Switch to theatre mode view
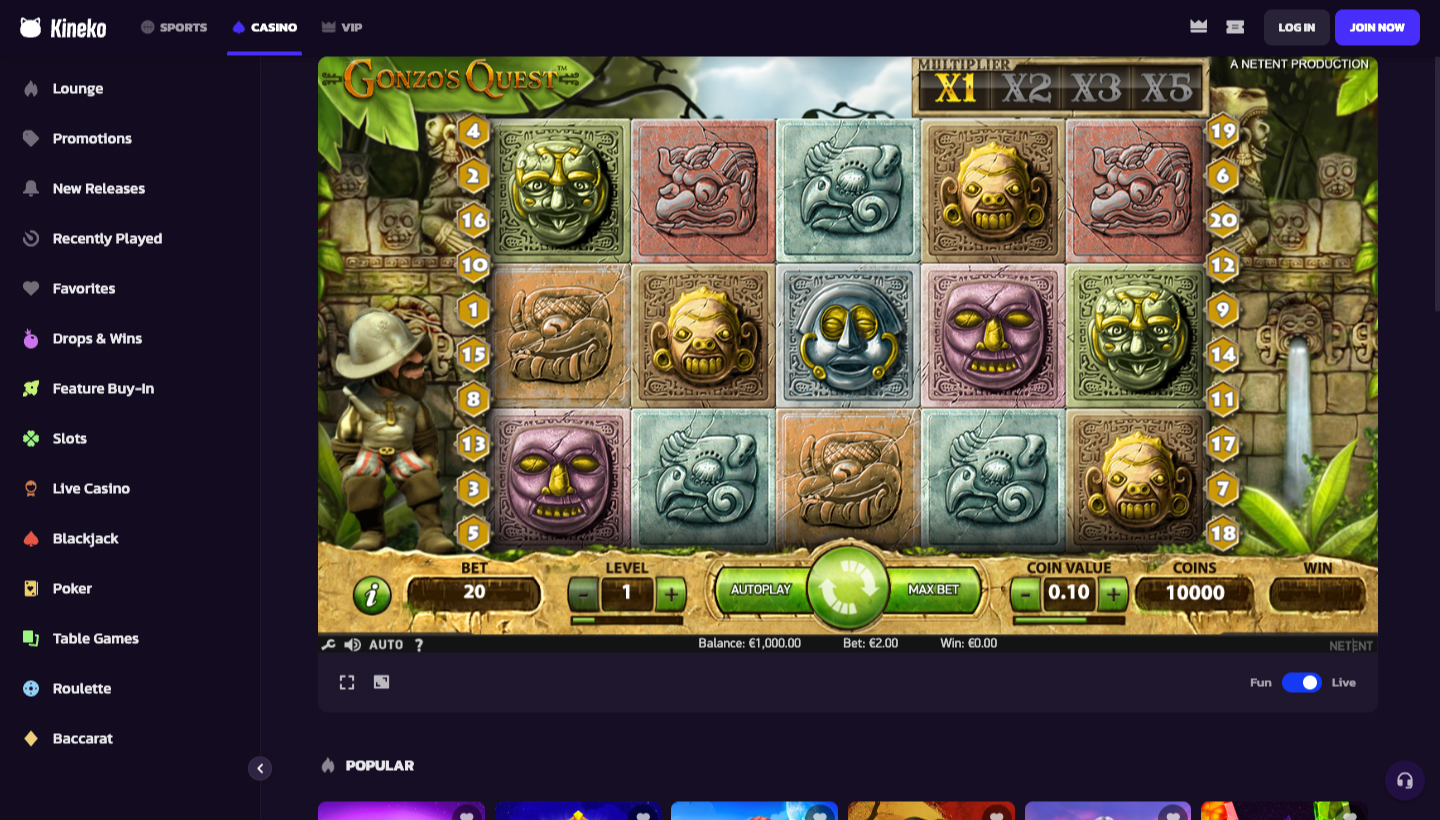Screen dimensions: 1440x820 (380, 681)
